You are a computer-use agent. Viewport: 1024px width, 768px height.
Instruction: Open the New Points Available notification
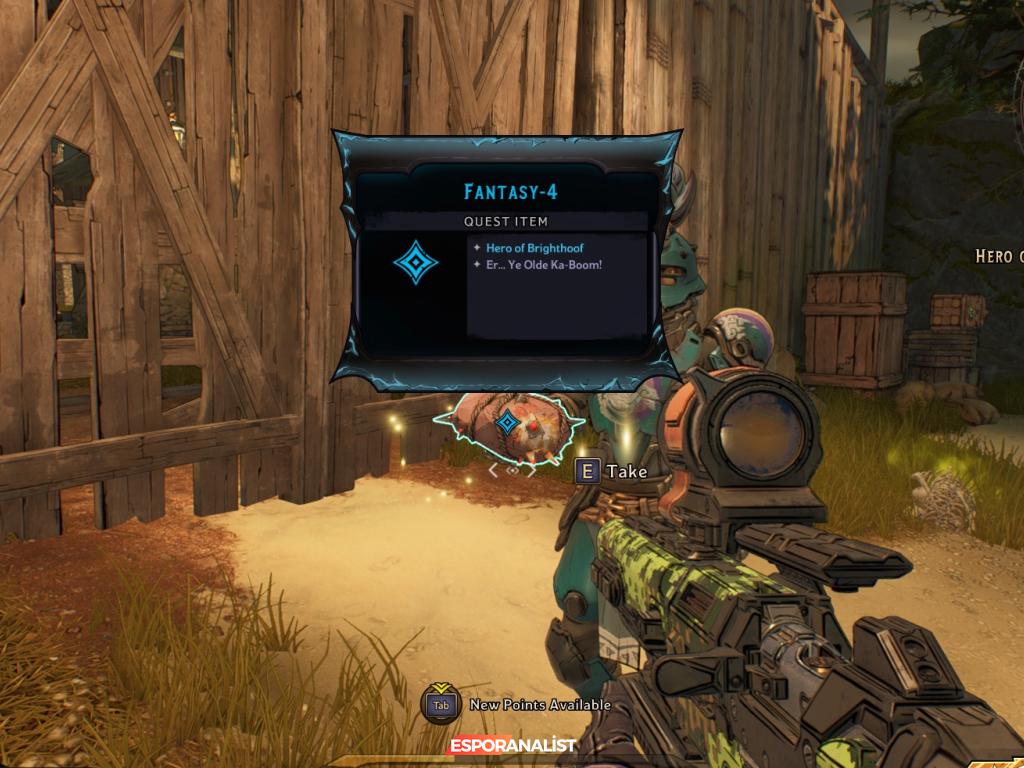point(539,705)
